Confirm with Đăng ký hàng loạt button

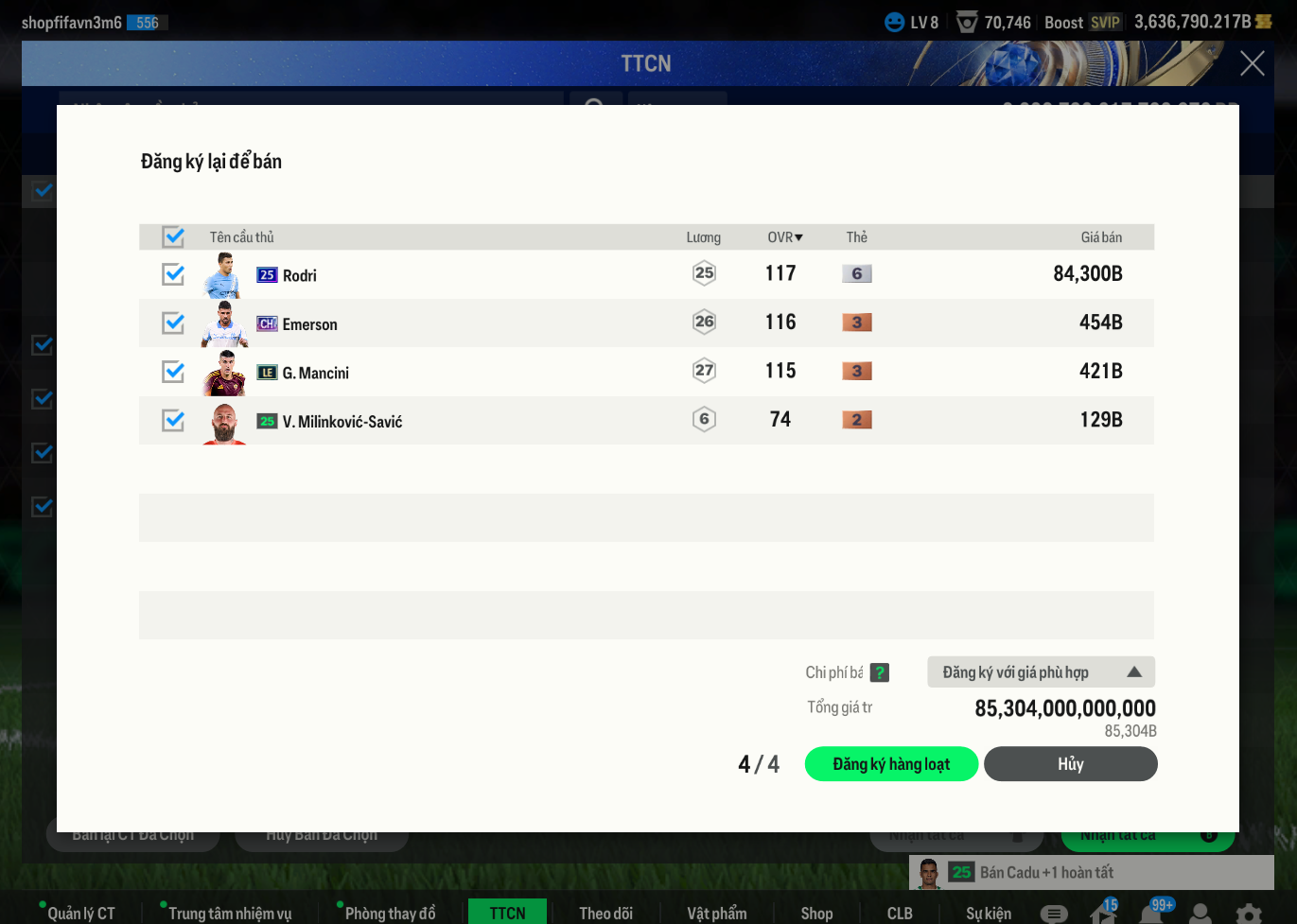pyautogui.click(x=891, y=764)
